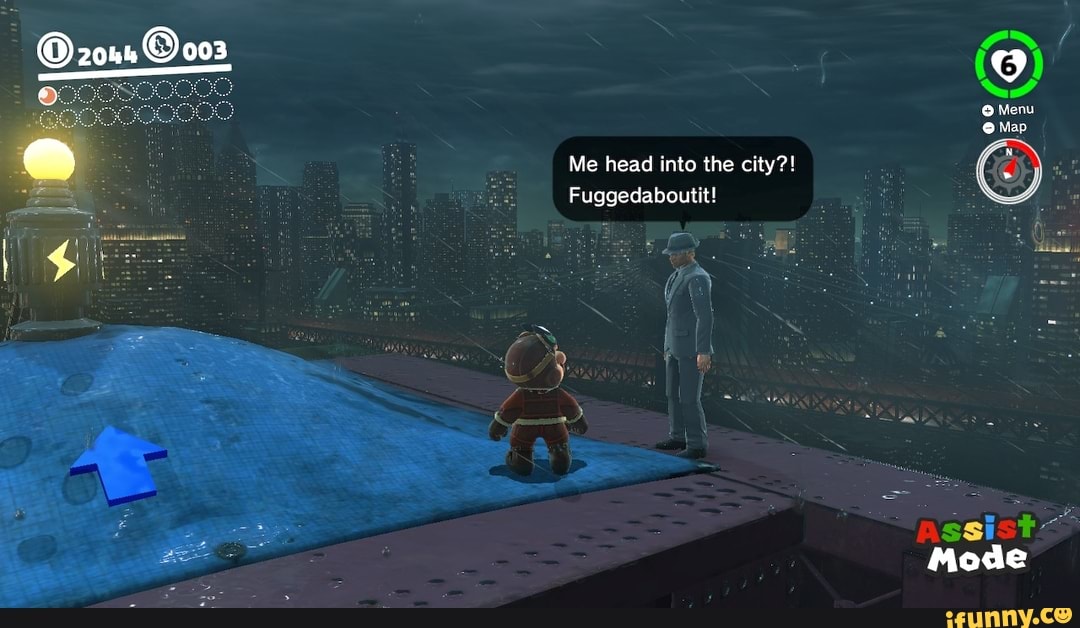Advance the Fuggedaboutit dialogue bubble
The image size is (1080, 628).
point(683,178)
